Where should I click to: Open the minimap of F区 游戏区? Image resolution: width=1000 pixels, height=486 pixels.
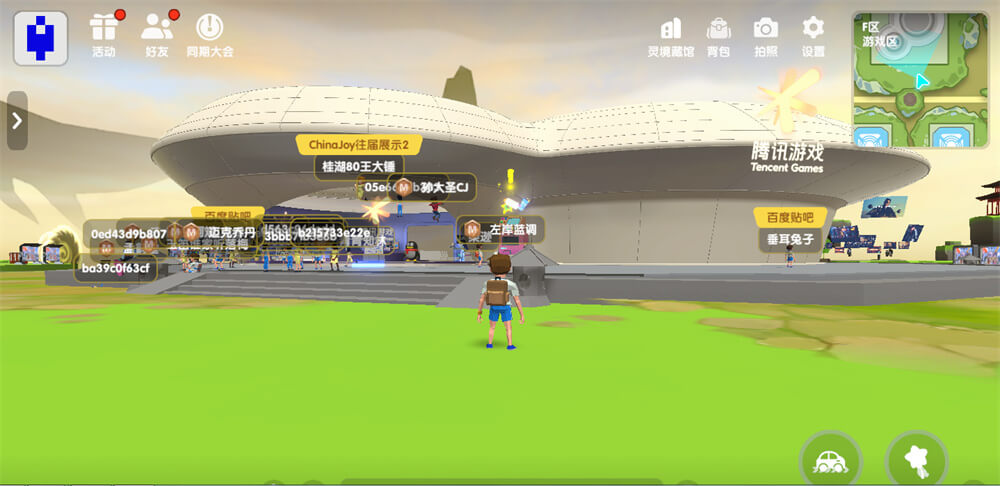pyautogui.click(x=919, y=80)
